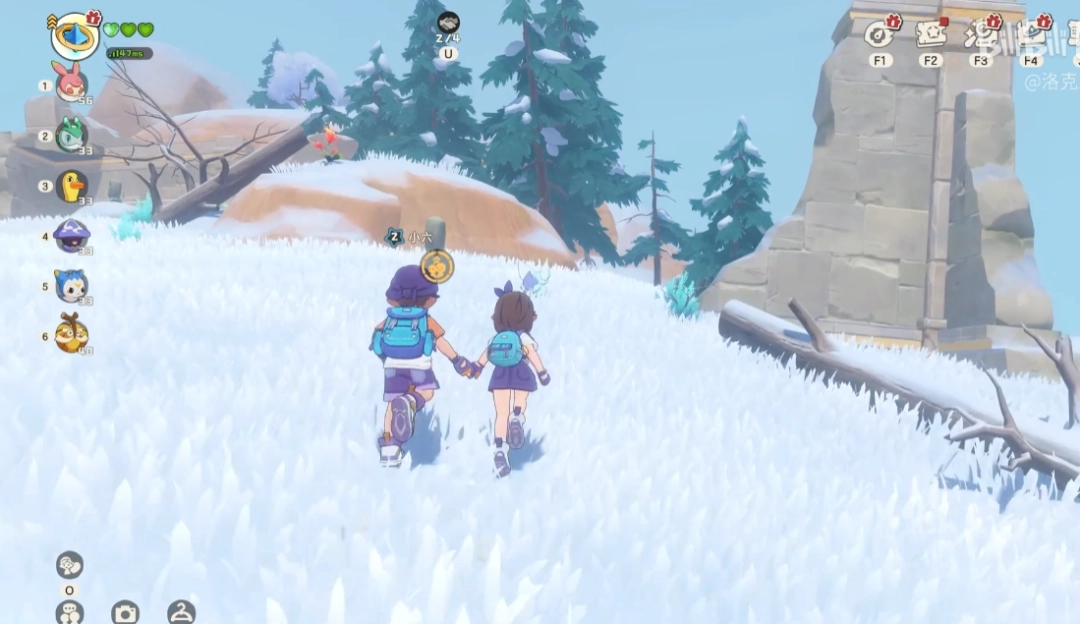This screenshot has width=1080, height=624.
Task: Select the pink rabbit pet in slot 1
Action: (71, 85)
